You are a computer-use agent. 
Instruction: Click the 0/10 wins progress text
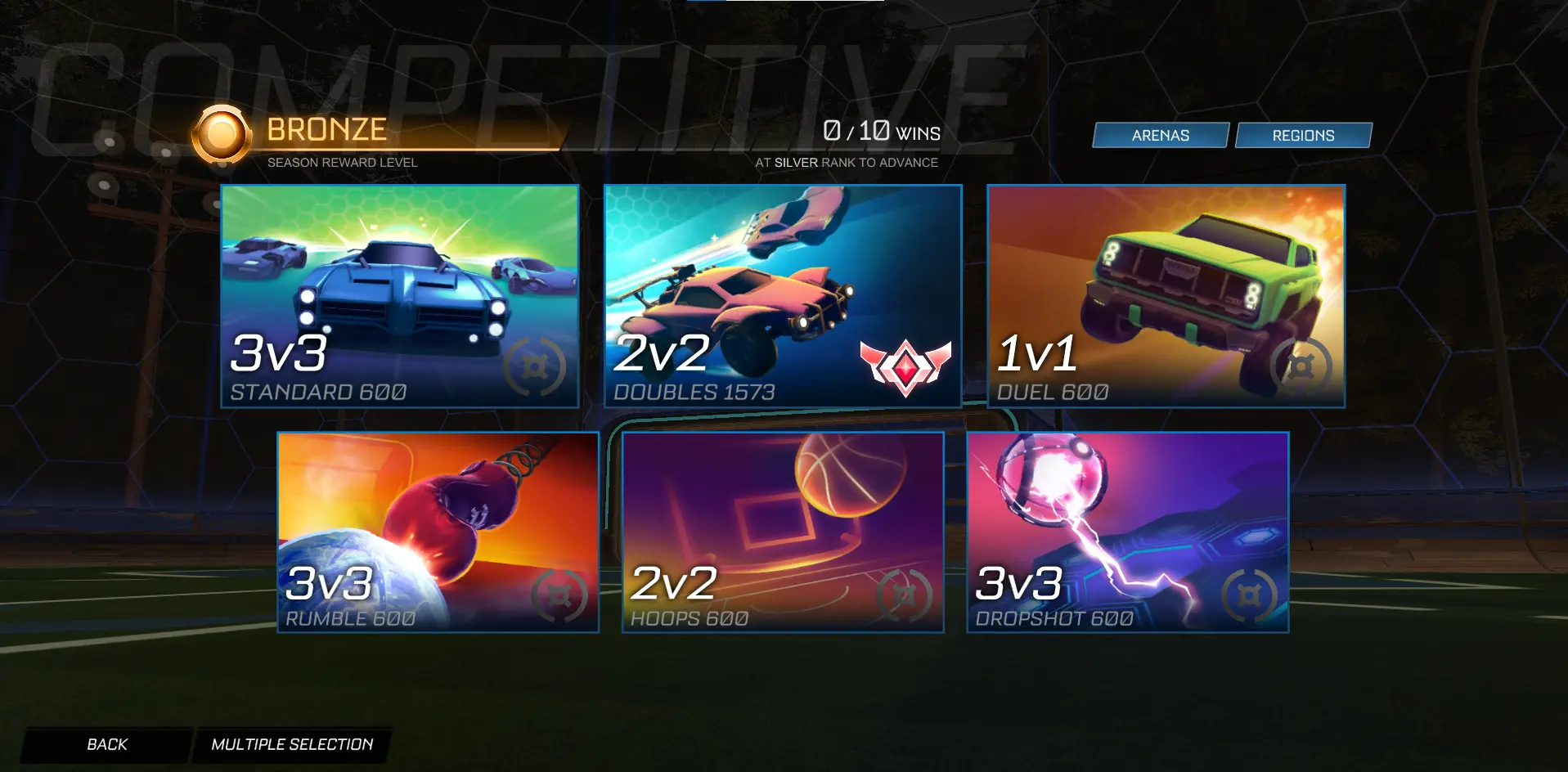pos(881,130)
